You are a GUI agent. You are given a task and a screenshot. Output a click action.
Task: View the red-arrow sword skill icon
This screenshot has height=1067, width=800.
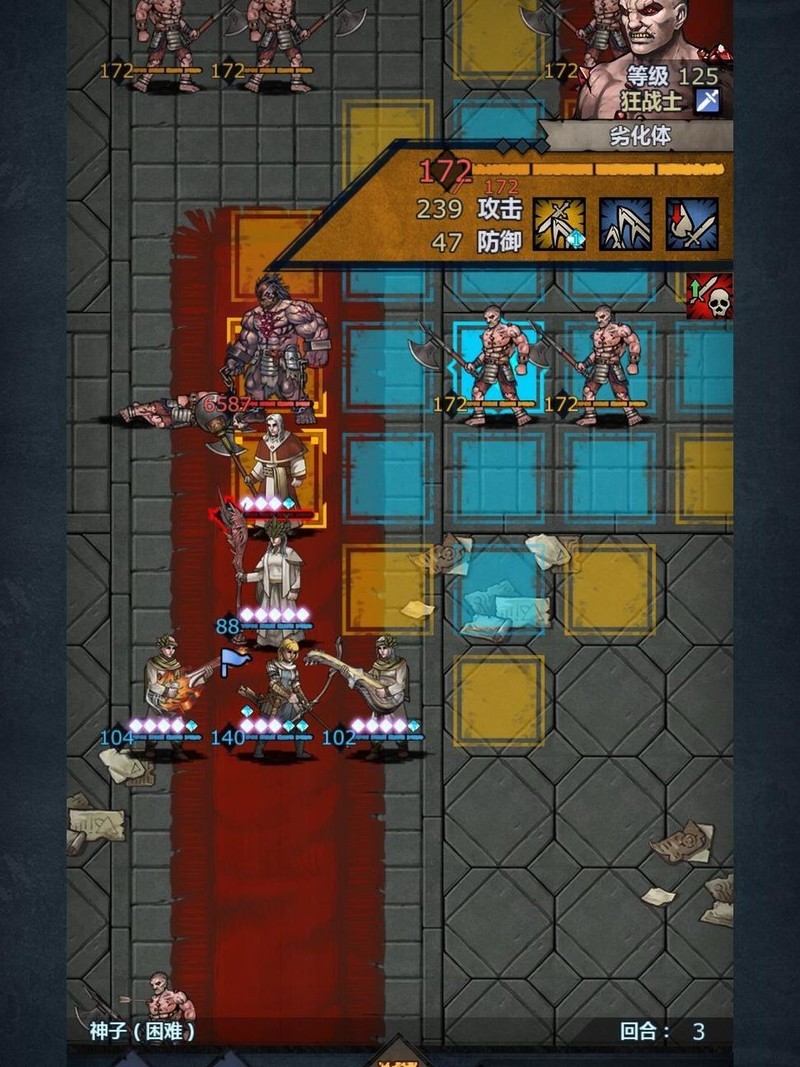pos(692,223)
